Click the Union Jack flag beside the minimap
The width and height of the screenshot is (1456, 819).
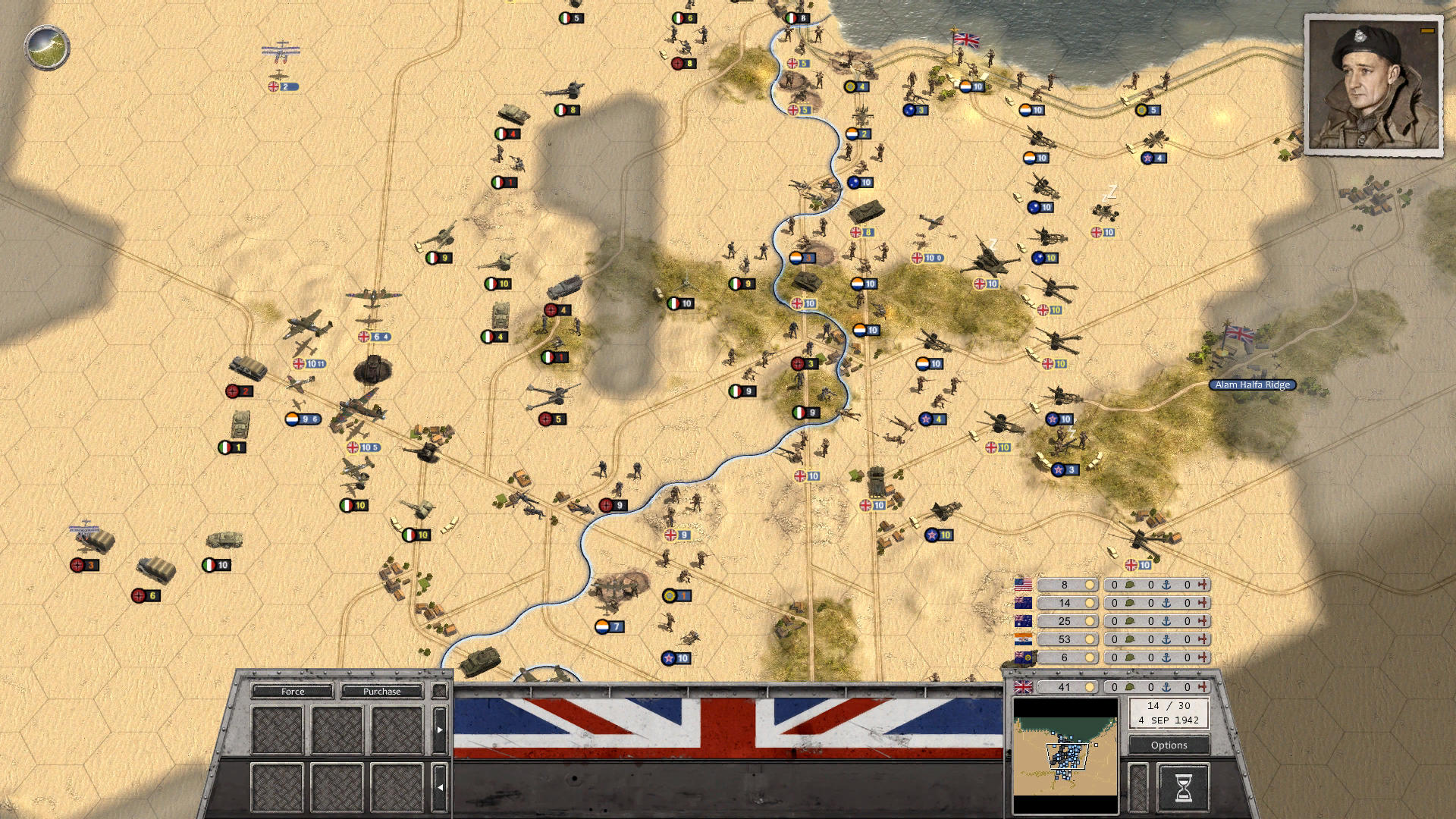point(1022,687)
